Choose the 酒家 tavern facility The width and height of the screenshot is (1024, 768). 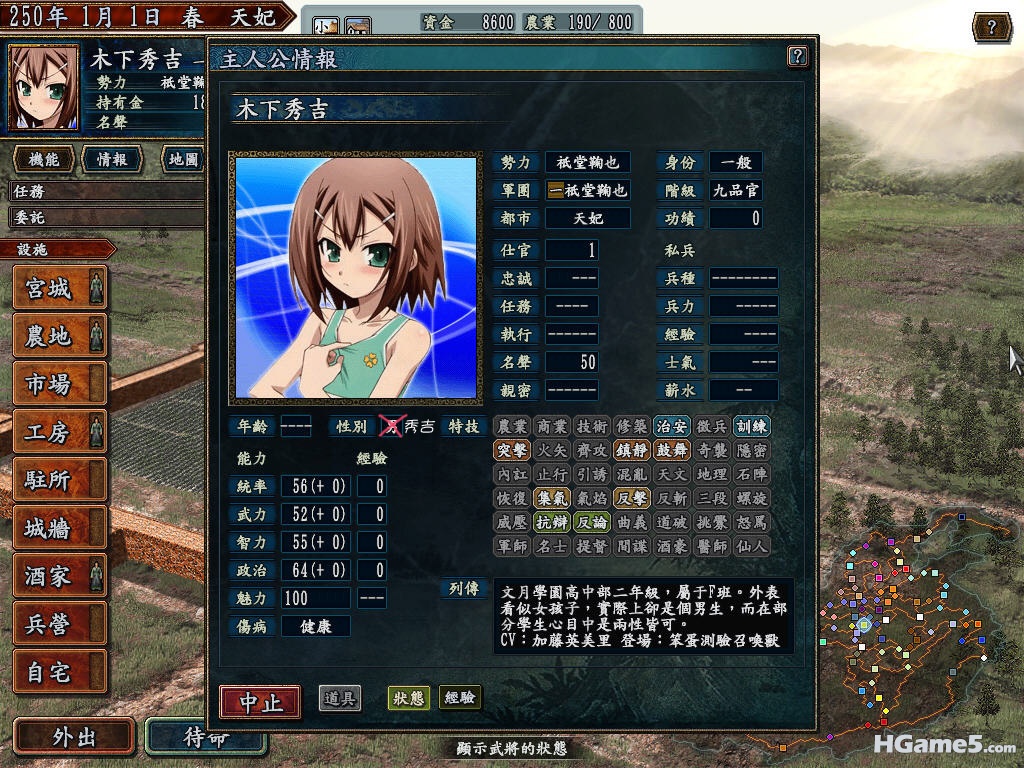[x=59, y=576]
